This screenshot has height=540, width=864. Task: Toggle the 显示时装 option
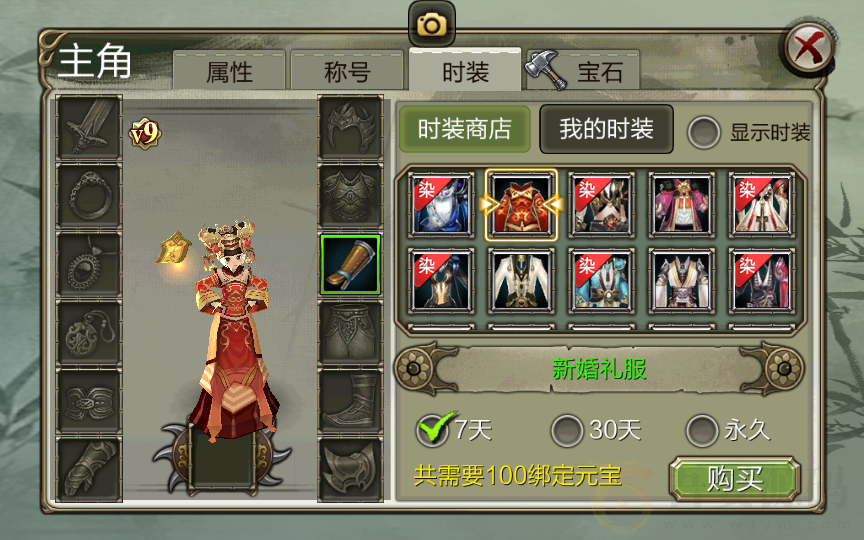click(x=705, y=132)
